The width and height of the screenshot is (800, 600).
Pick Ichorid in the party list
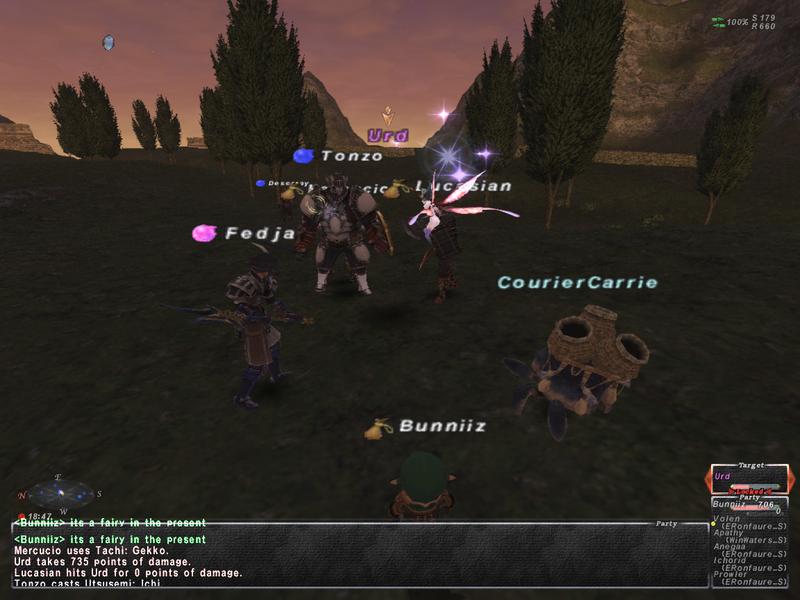point(732,561)
